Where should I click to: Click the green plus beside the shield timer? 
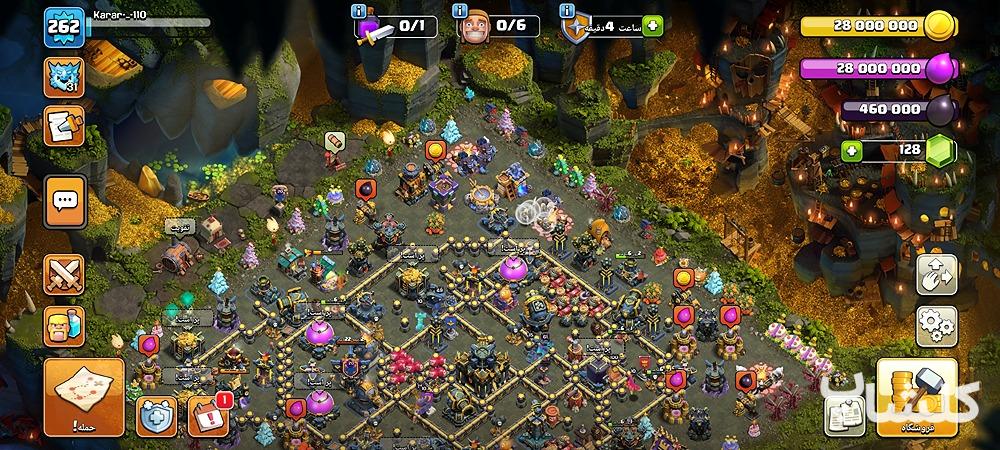[655, 27]
